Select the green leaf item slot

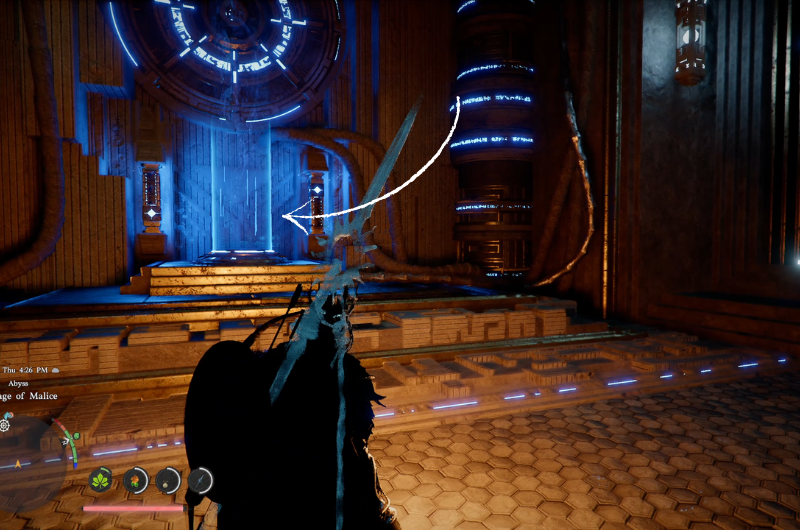coord(101,480)
